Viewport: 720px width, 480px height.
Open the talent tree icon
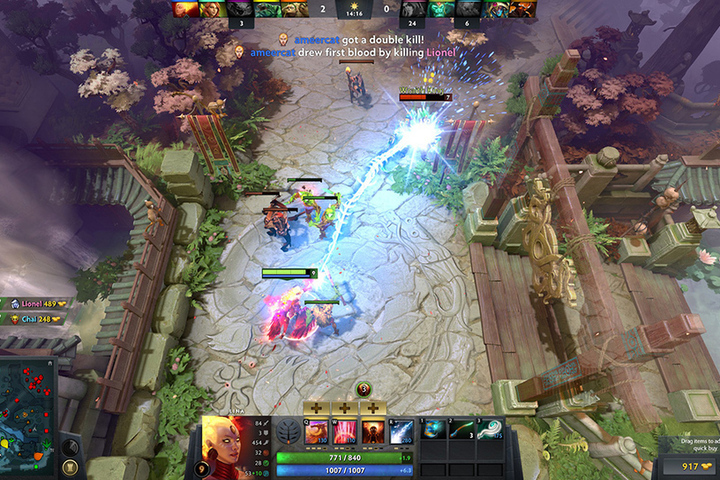(290, 432)
